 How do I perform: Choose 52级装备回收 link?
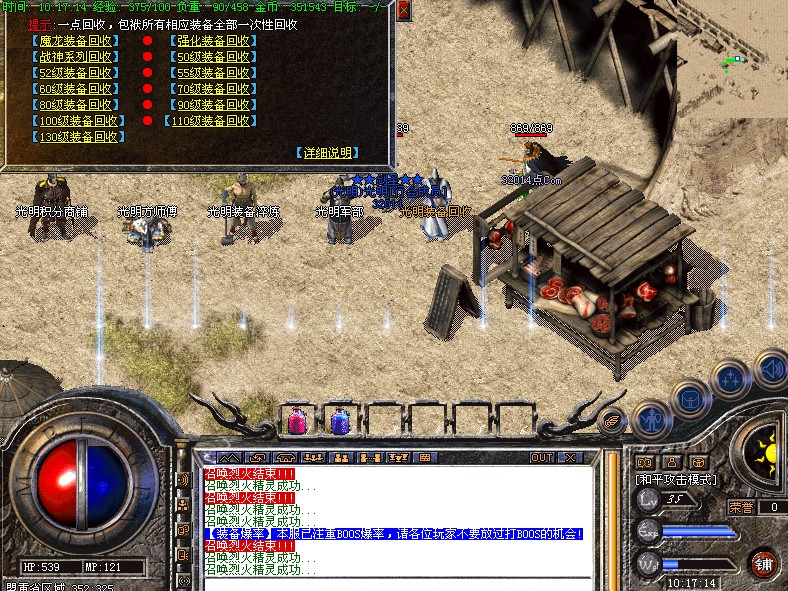(x=76, y=73)
